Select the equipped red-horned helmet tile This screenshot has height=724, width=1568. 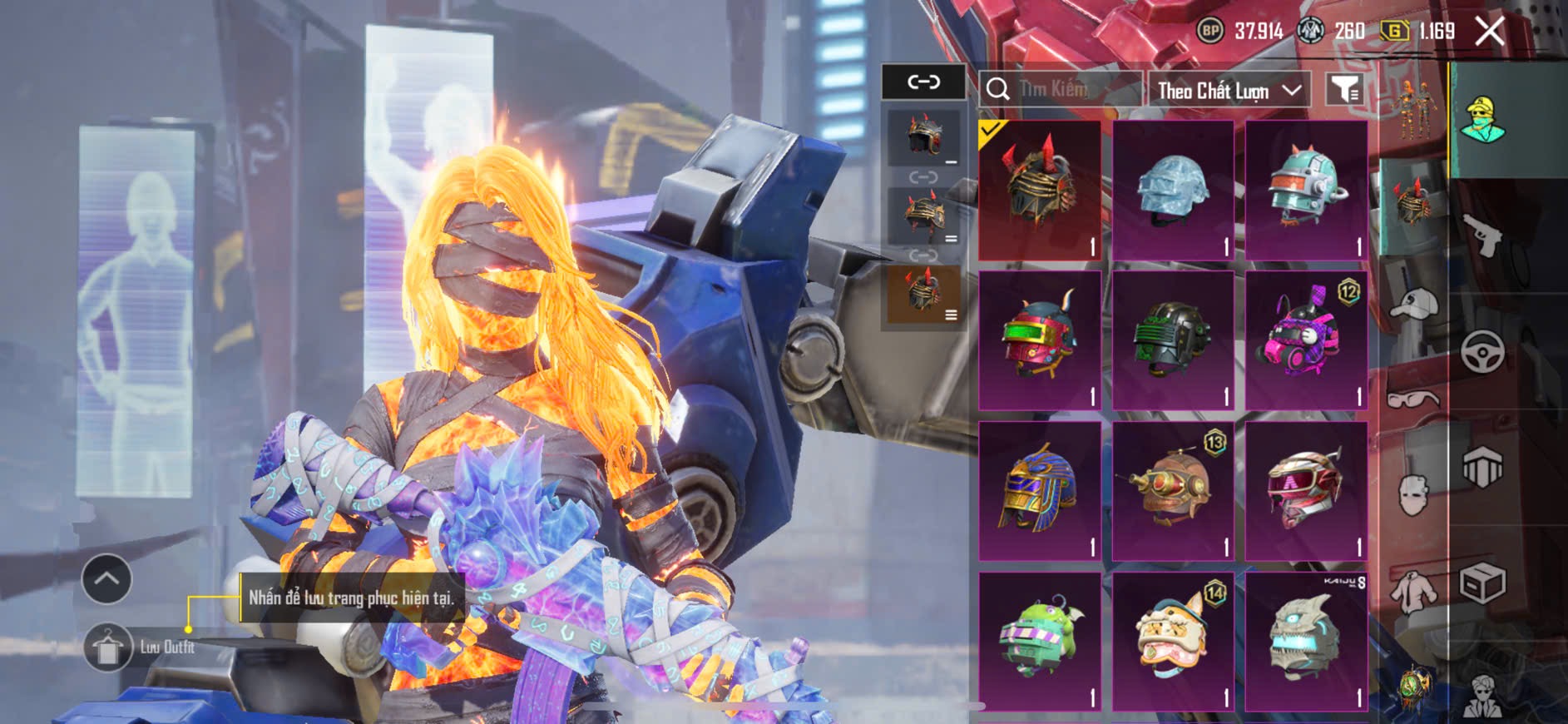1040,190
